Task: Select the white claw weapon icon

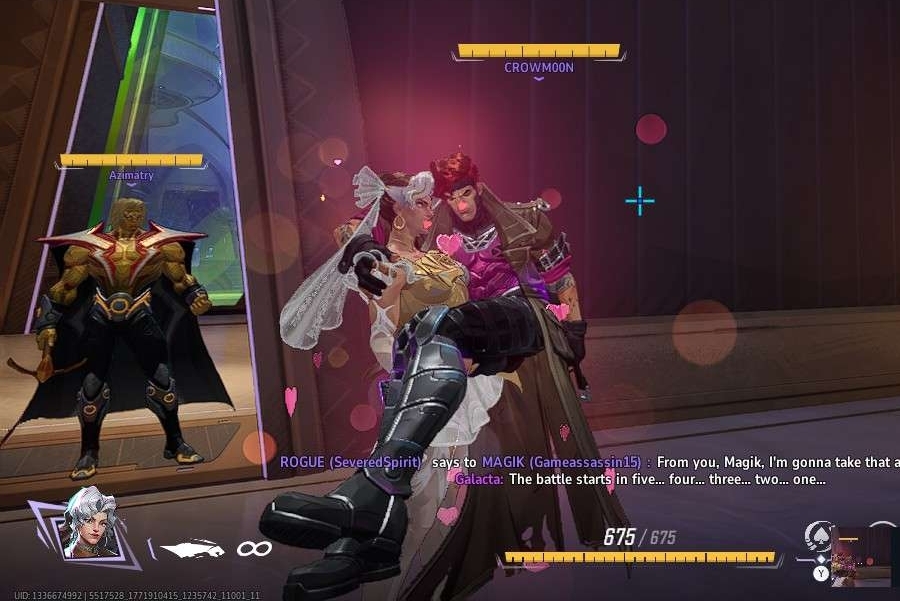Action: point(192,548)
